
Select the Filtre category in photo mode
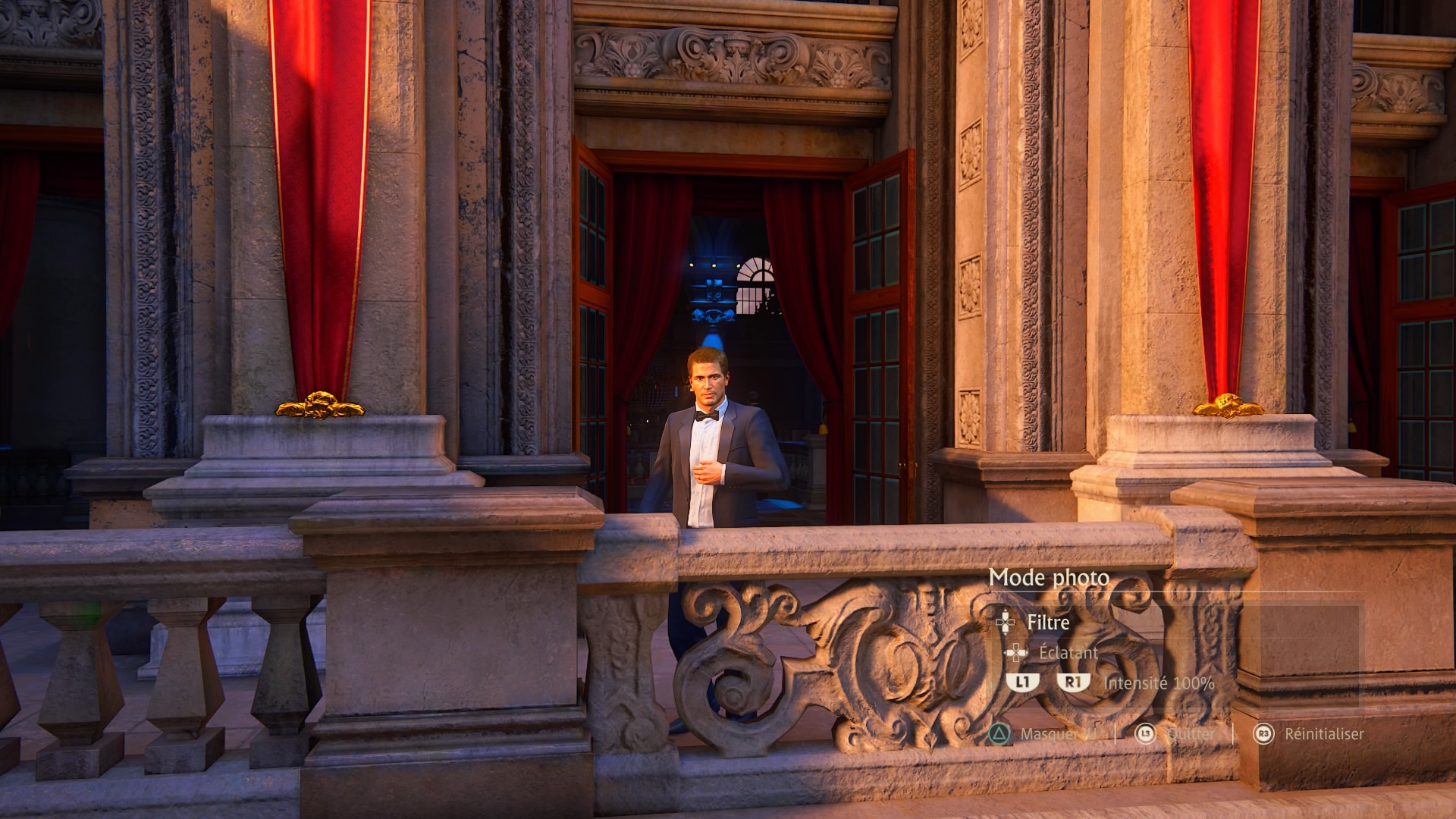(1048, 623)
